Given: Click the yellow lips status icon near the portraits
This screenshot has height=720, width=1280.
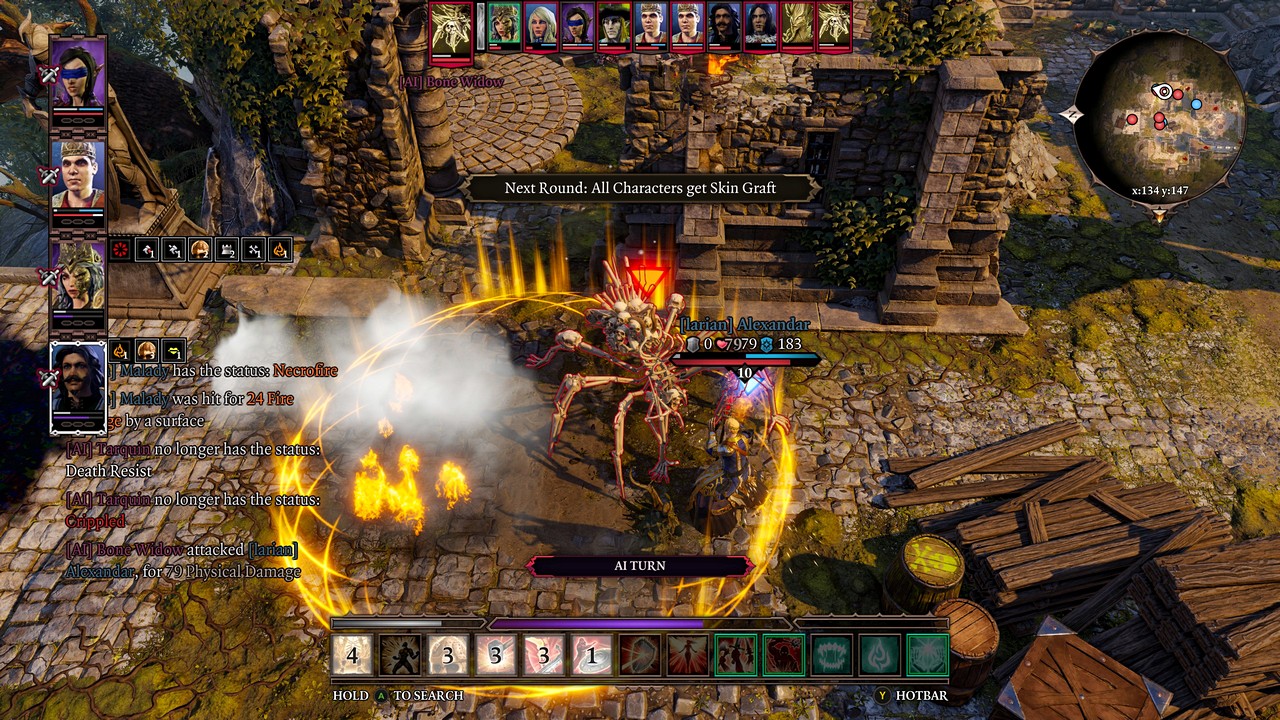Looking at the screenshot, I should point(173,351).
